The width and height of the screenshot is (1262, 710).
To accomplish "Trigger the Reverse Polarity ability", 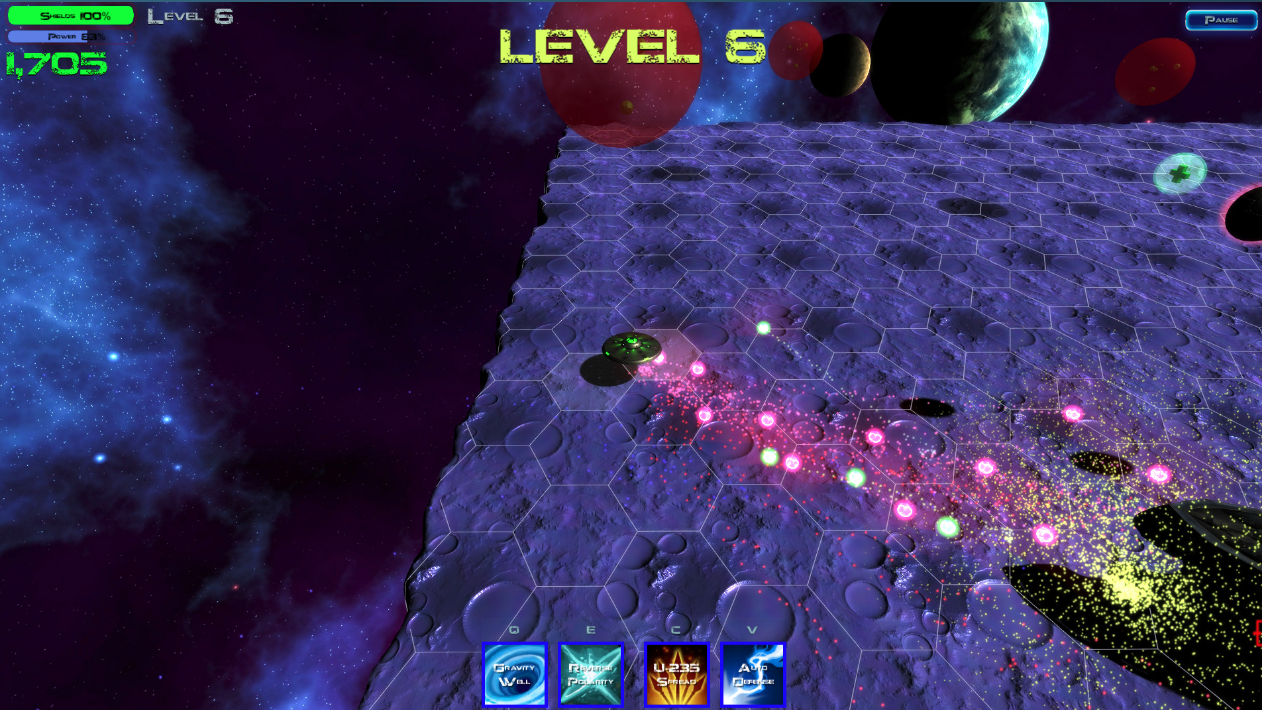I will pyautogui.click(x=590, y=674).
